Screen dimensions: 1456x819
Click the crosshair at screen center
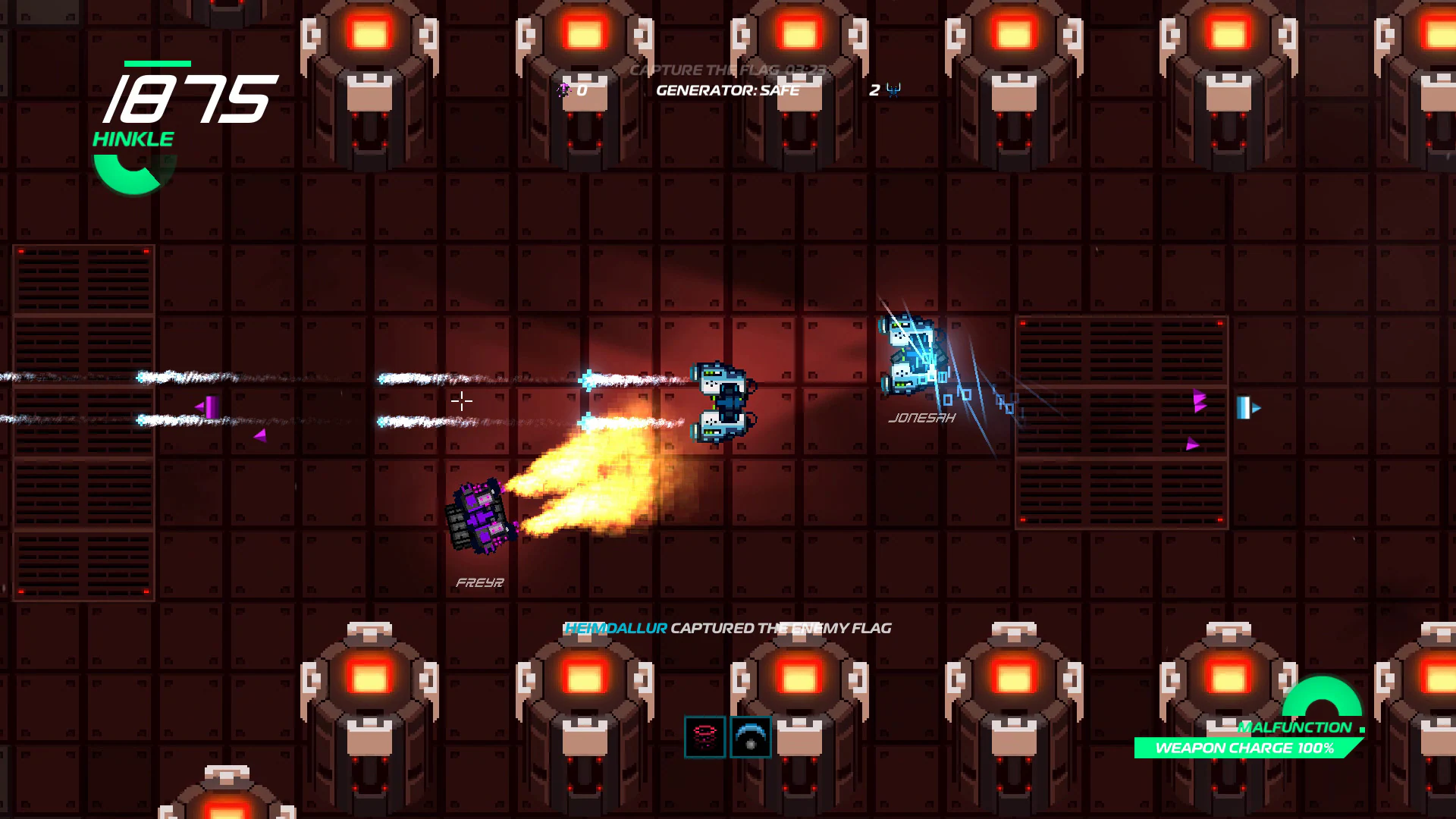[461, 402]
